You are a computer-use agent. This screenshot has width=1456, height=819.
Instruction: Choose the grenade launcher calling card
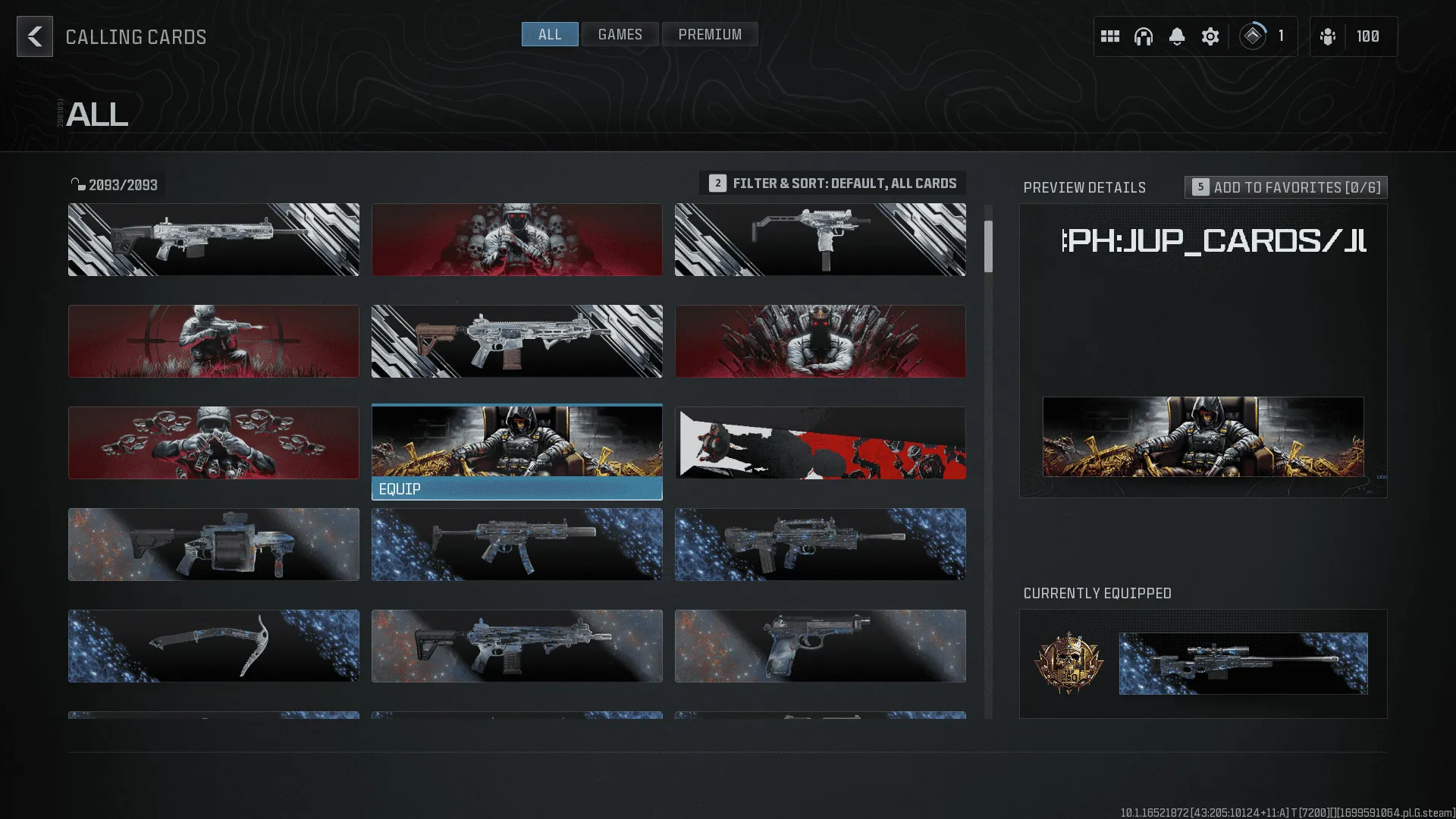tap(213, 544)
